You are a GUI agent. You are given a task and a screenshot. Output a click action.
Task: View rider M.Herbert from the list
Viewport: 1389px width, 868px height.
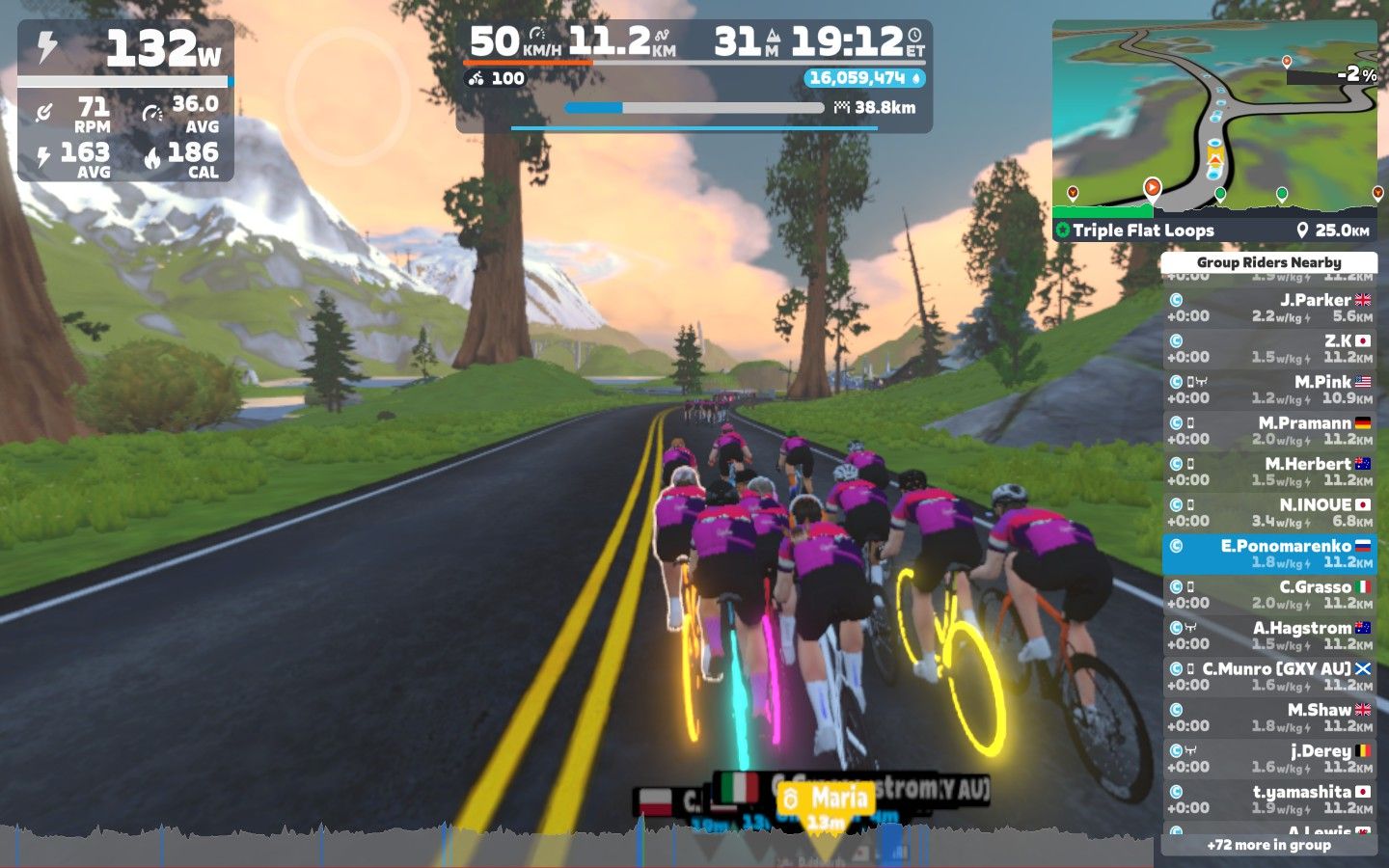(x=1268, y=472)
